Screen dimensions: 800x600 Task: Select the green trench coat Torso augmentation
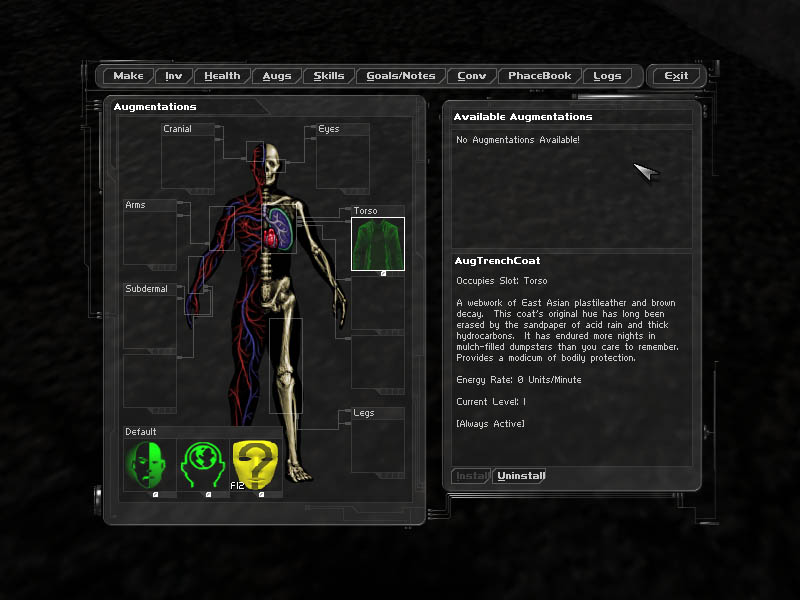coord(377,244)
